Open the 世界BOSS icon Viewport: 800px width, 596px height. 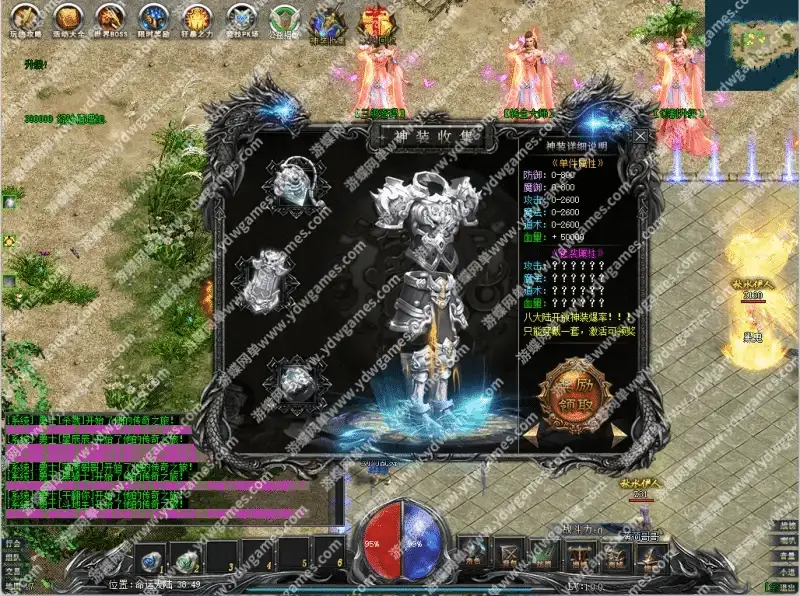(111, 17)
